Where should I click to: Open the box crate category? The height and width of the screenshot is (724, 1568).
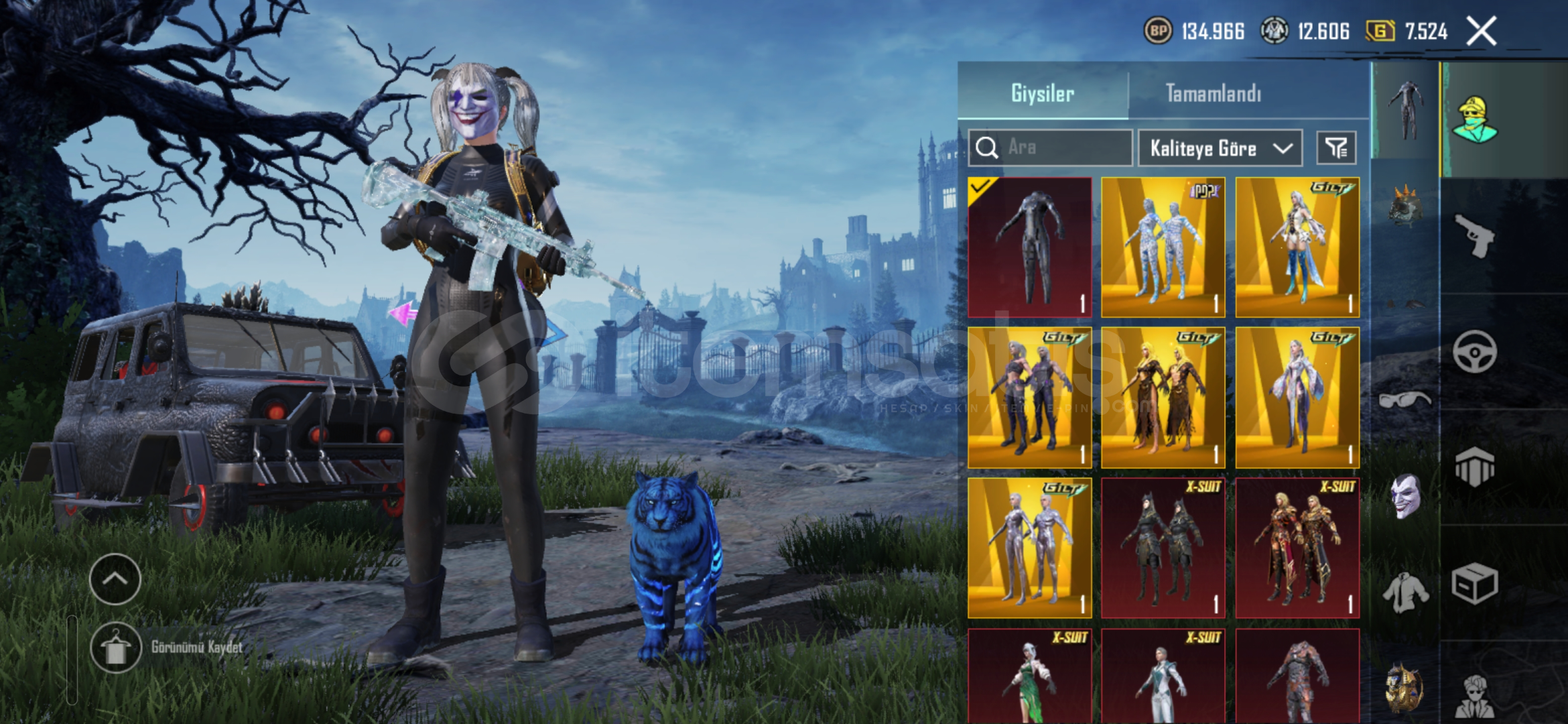pyautogui.click(x=1475, y=584)
